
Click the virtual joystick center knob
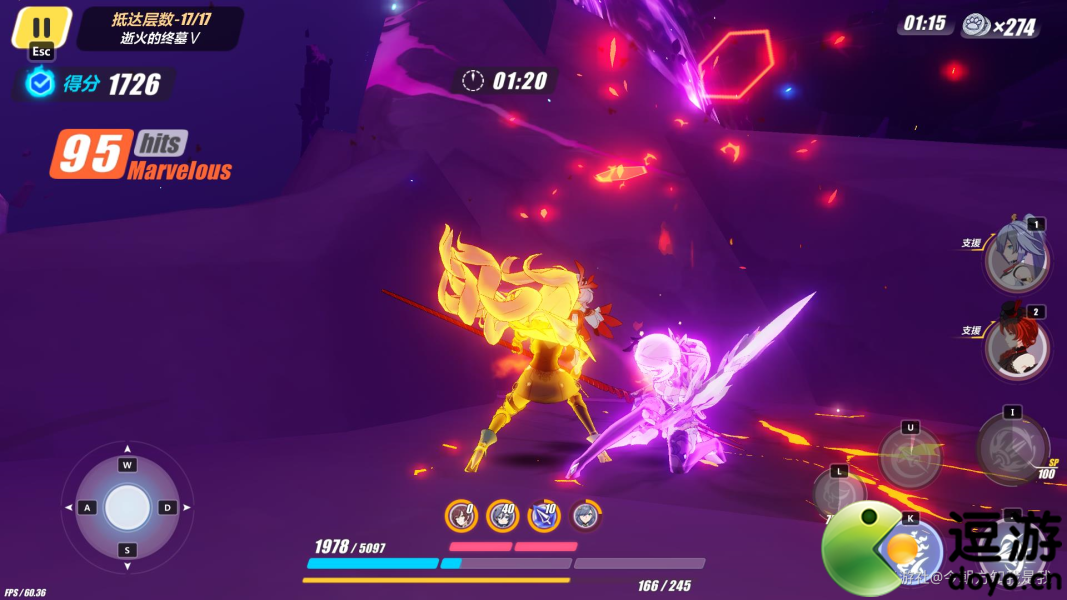(127, 507)
